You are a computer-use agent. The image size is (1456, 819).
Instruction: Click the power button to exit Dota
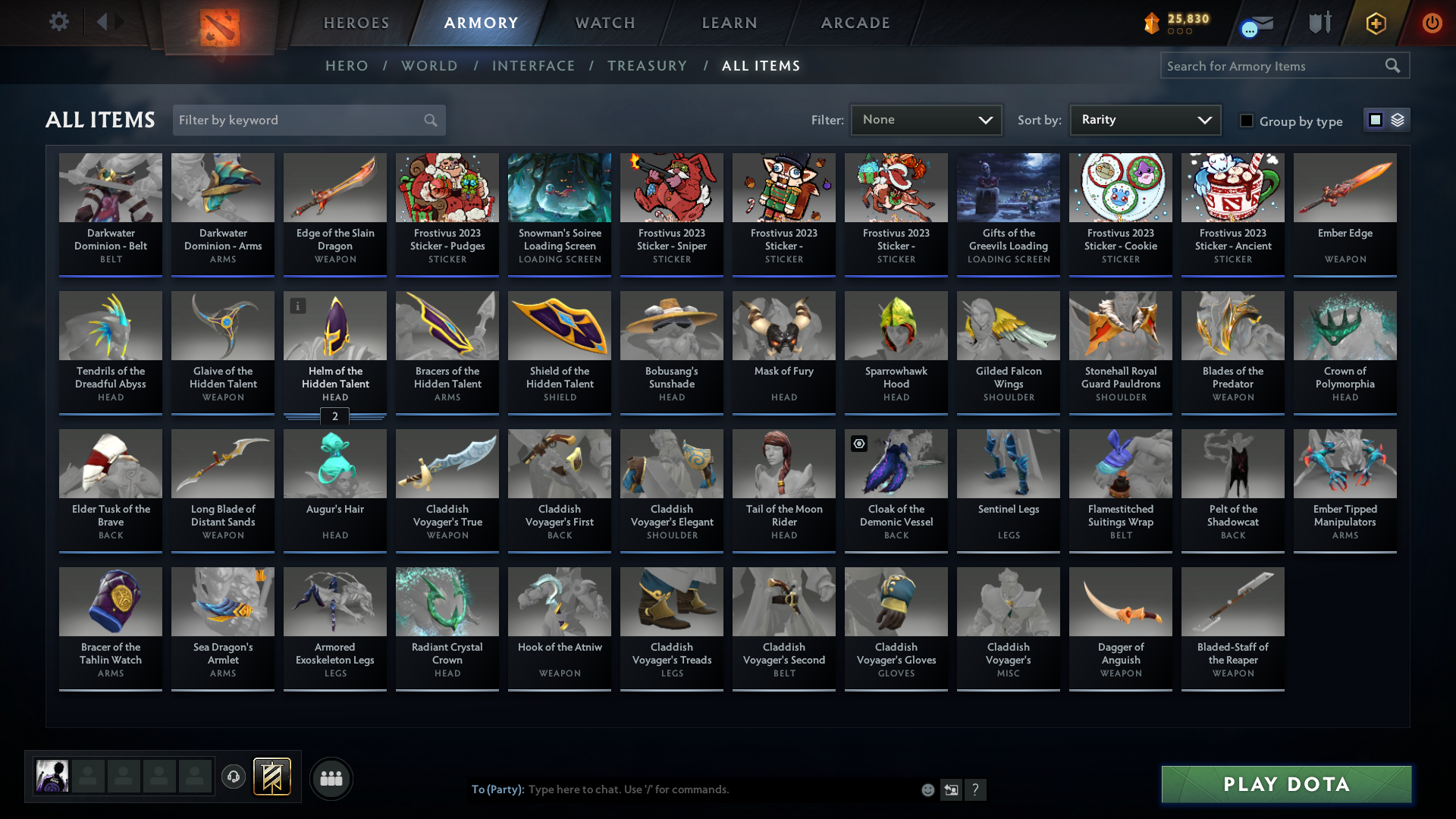tap(1432, 23)
